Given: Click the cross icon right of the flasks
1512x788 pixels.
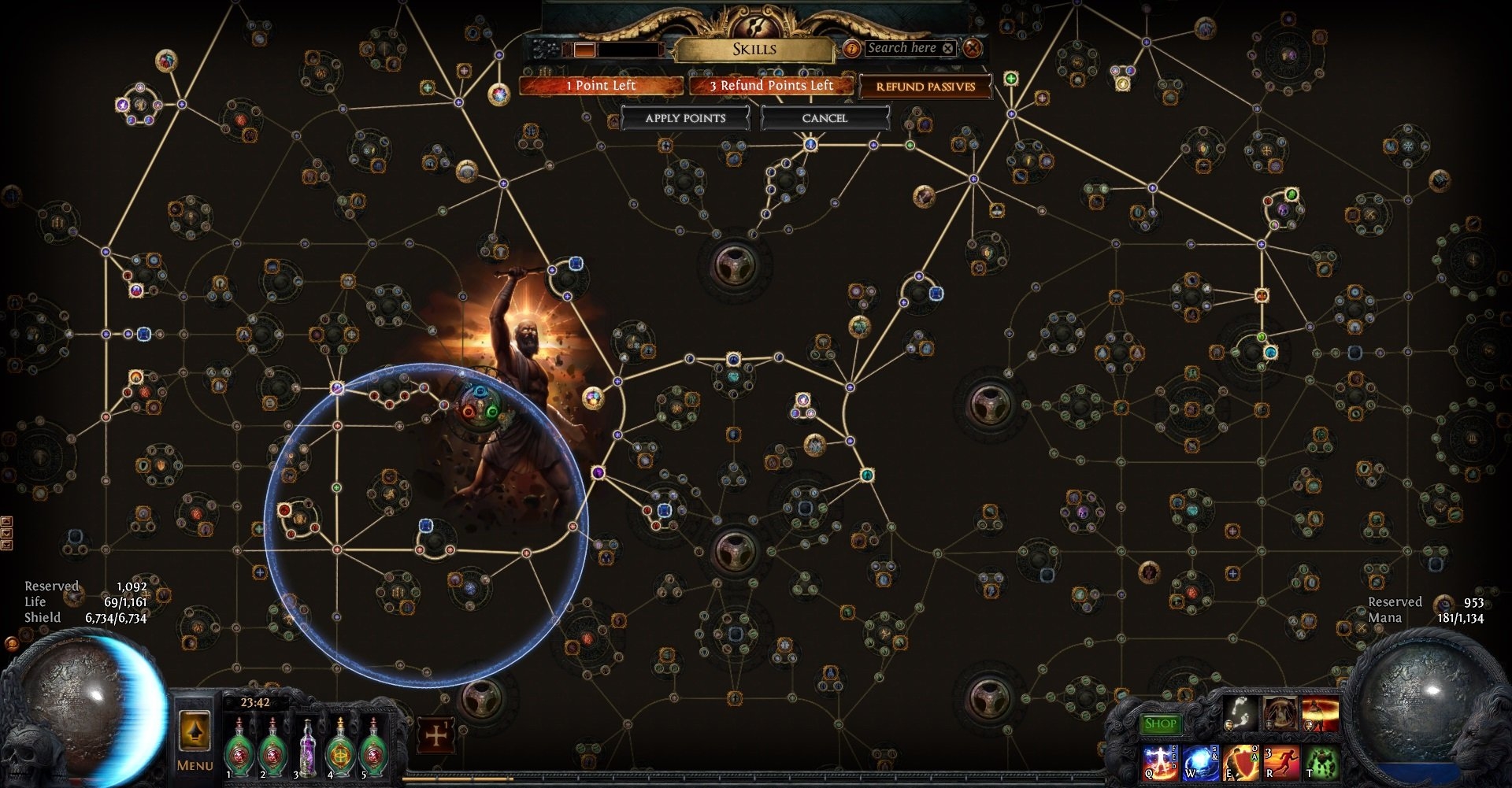Looking at the screenshot, I should [x=435, y=736].
